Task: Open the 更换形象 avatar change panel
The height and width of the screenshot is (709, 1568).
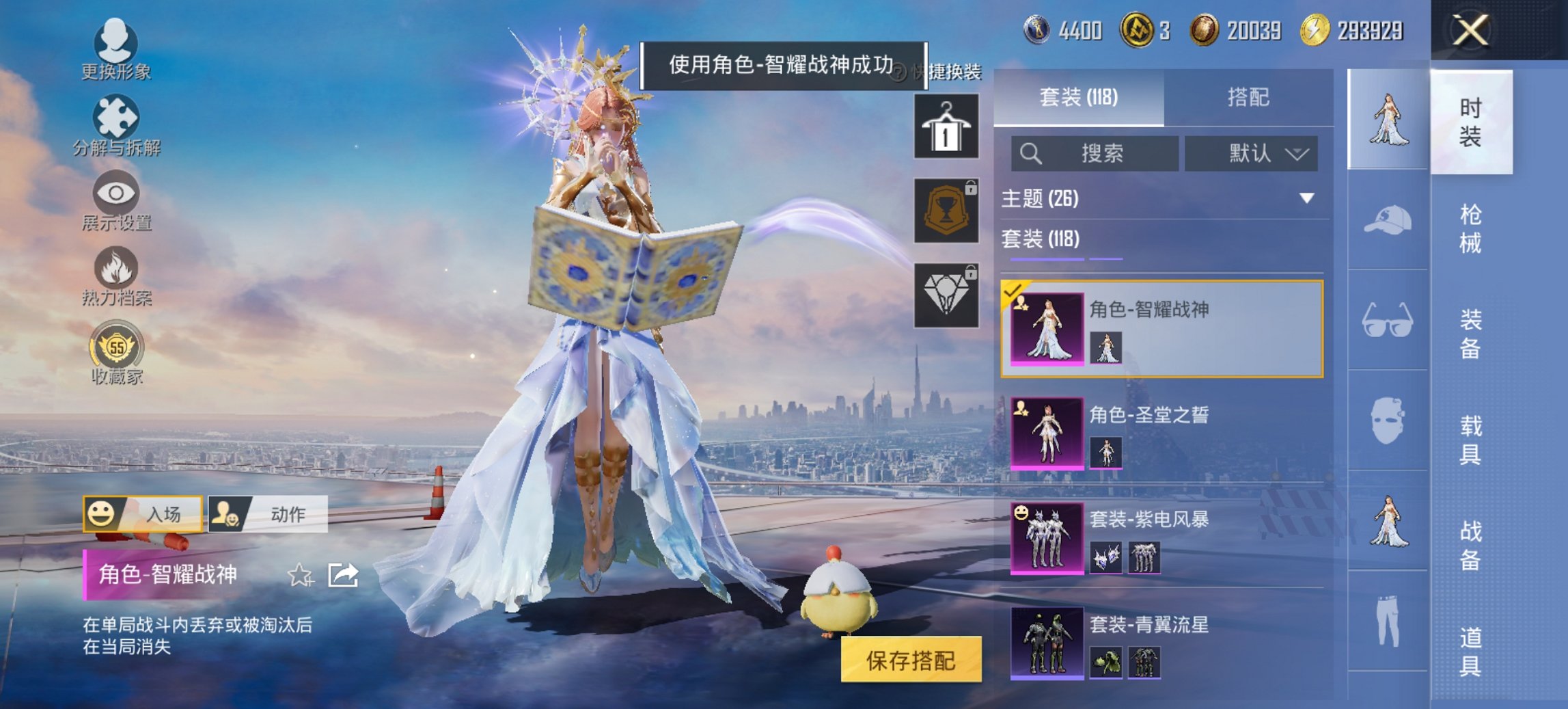Action: click(x=116, y=48)
